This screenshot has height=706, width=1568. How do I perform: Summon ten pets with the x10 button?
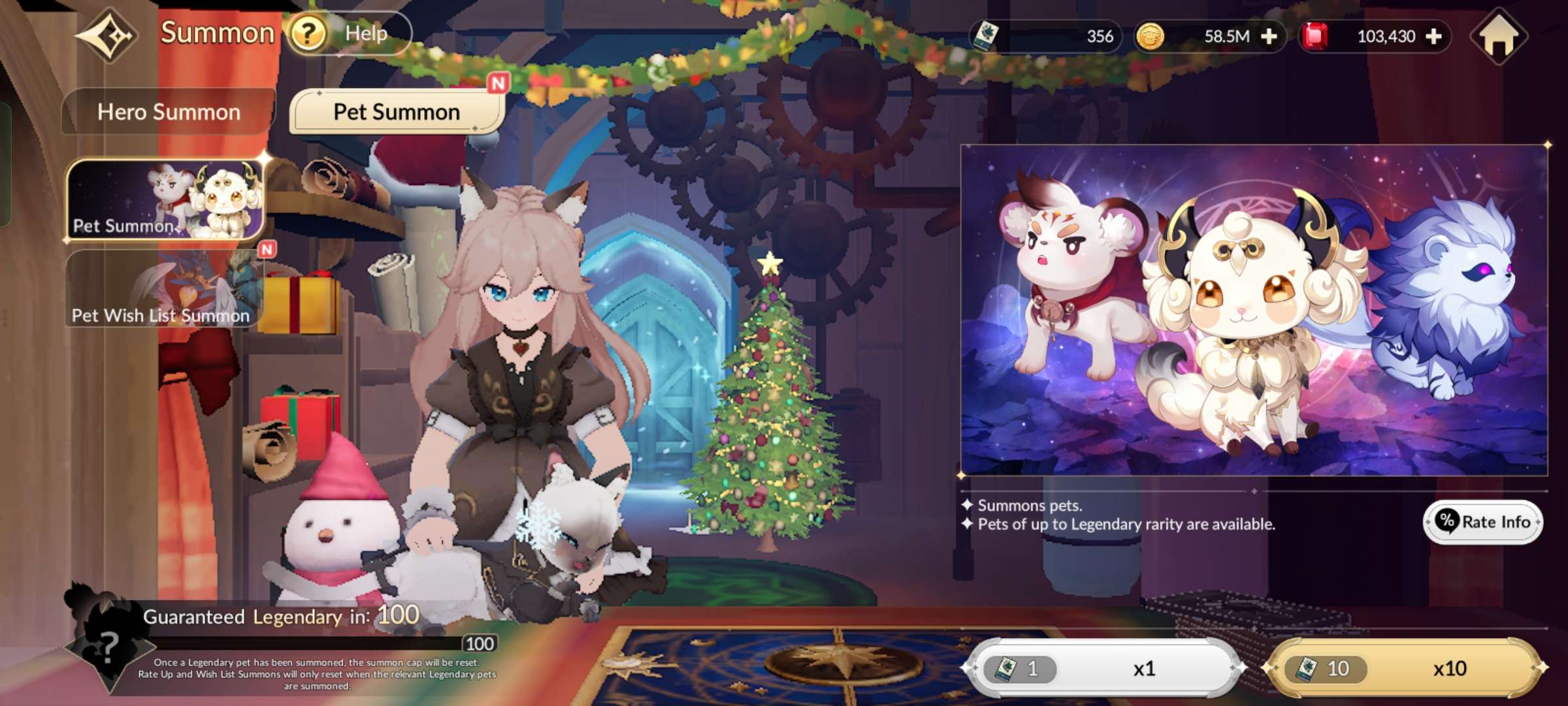click(1405, 668)
